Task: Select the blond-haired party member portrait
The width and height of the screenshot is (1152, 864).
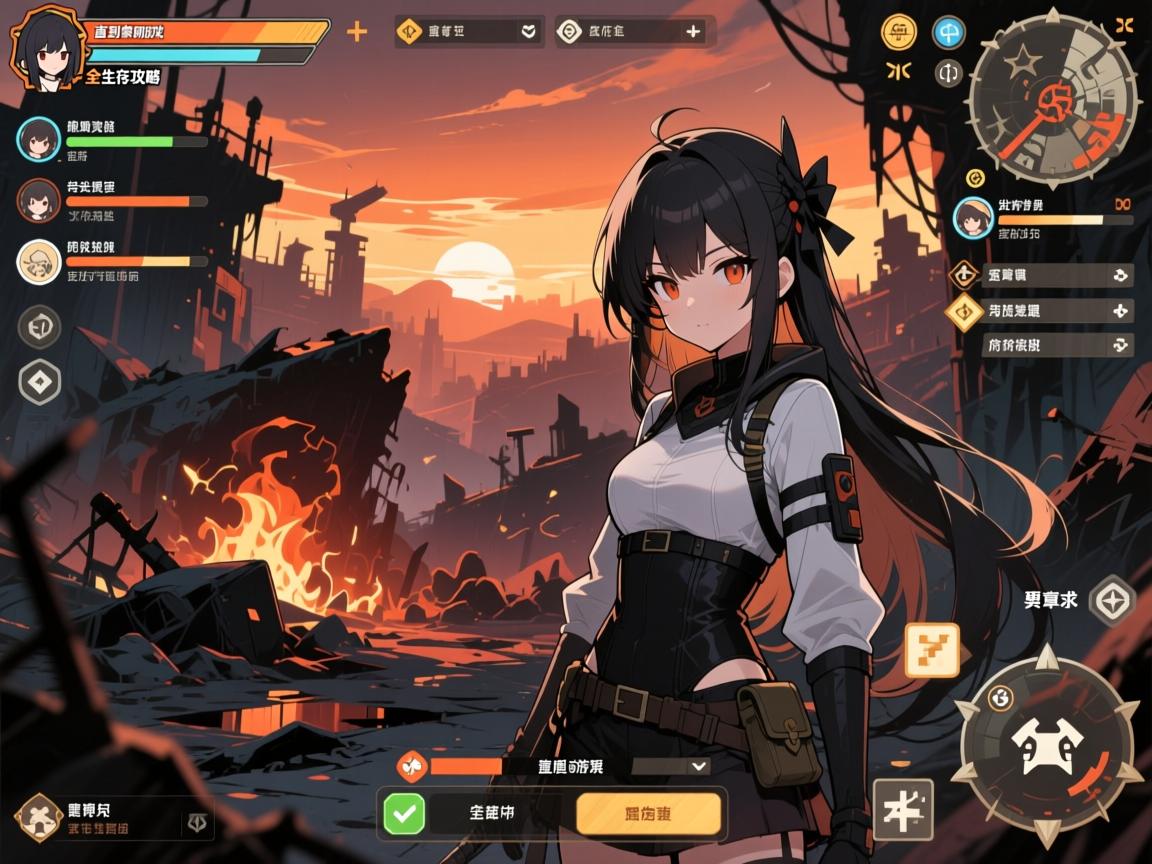Action: [x=40, y=262]
